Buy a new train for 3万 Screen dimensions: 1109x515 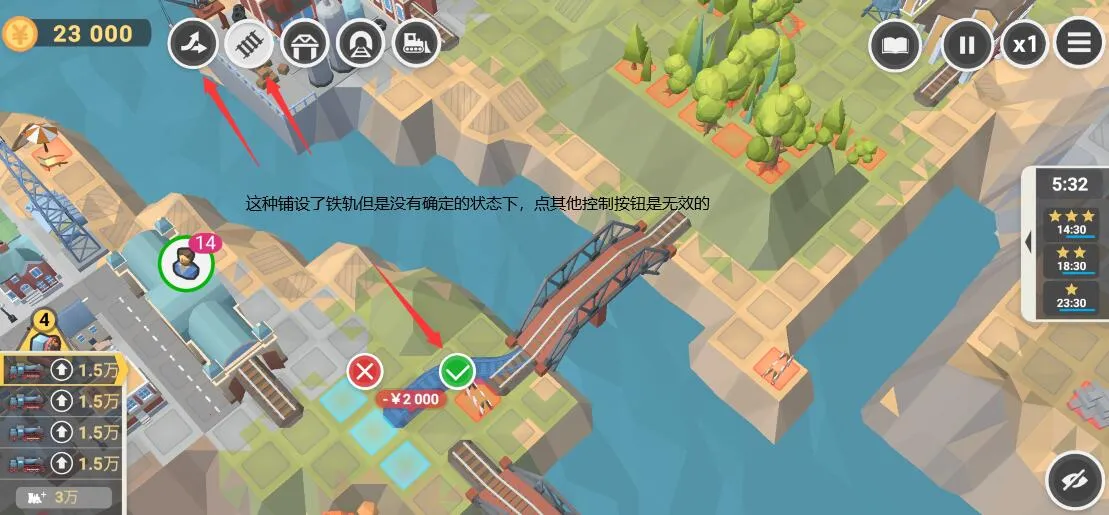point(58,496)
